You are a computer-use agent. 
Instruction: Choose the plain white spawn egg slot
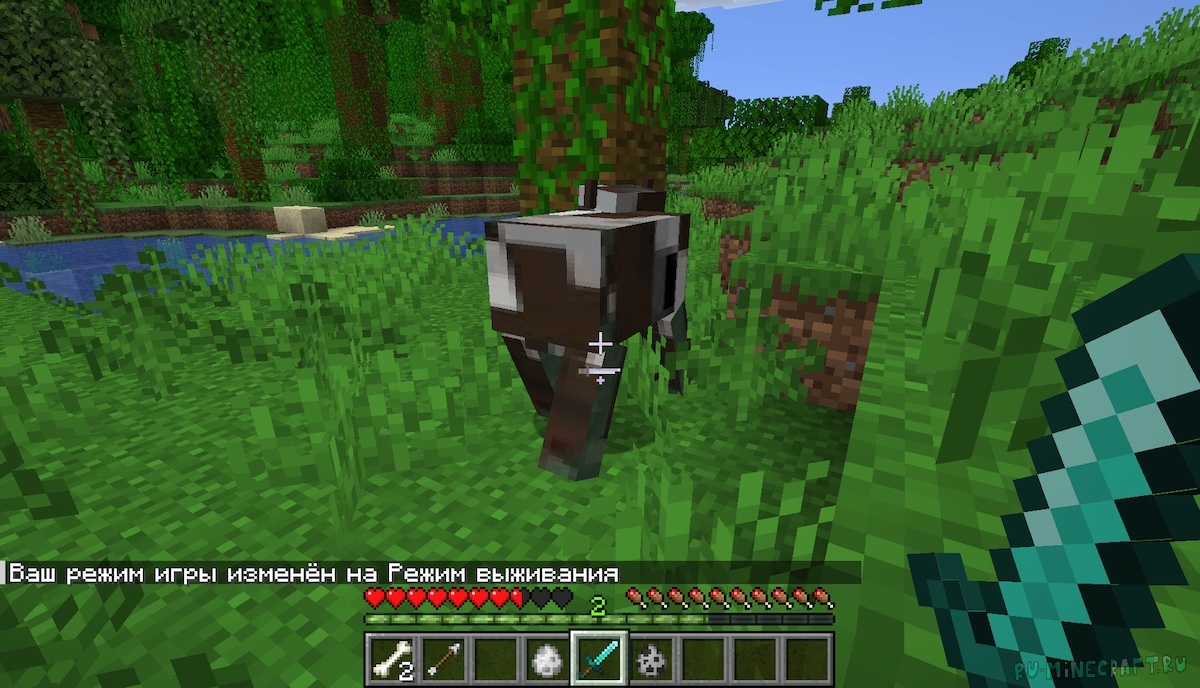pos(546,657)
